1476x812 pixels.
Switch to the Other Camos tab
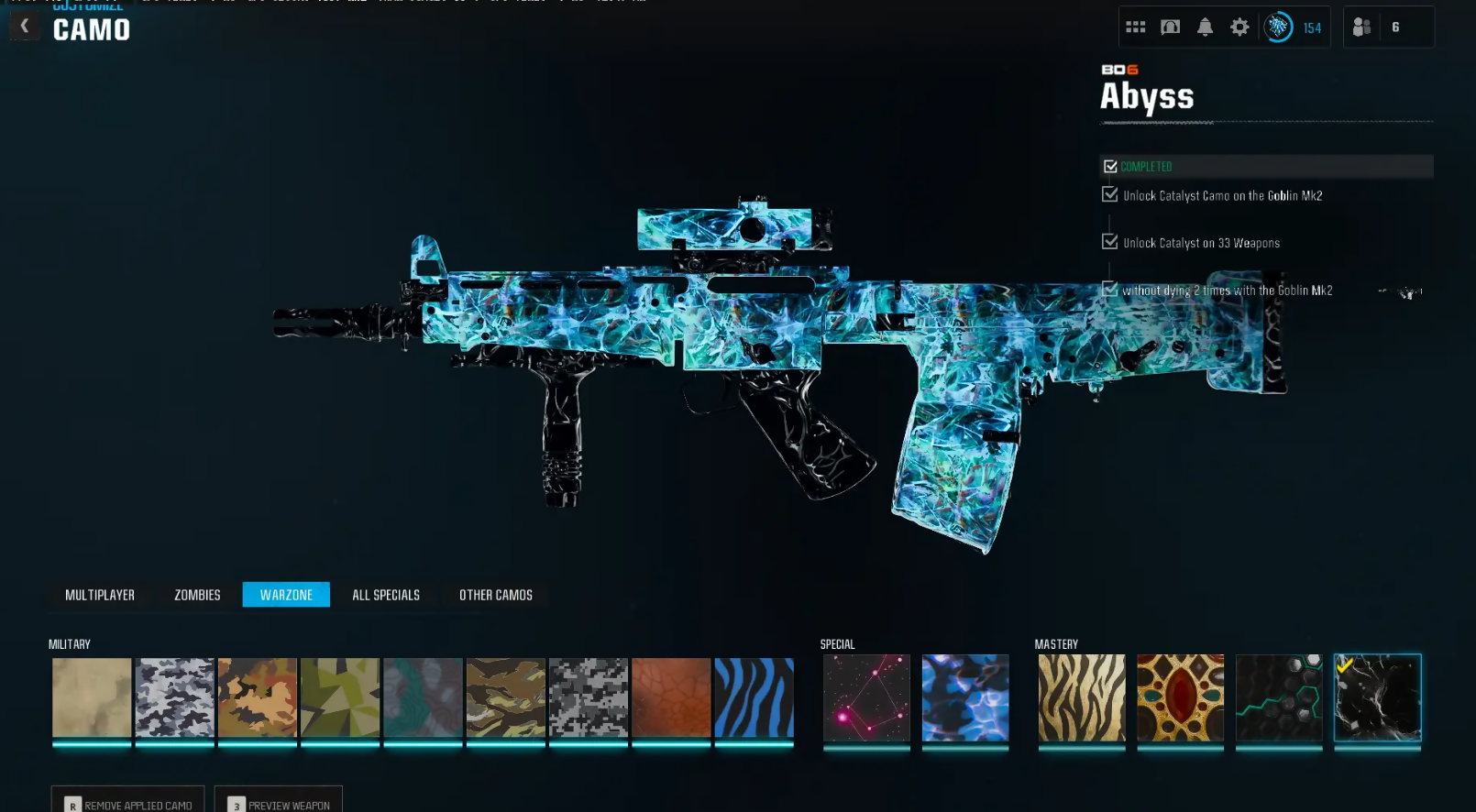coord(495,595)
